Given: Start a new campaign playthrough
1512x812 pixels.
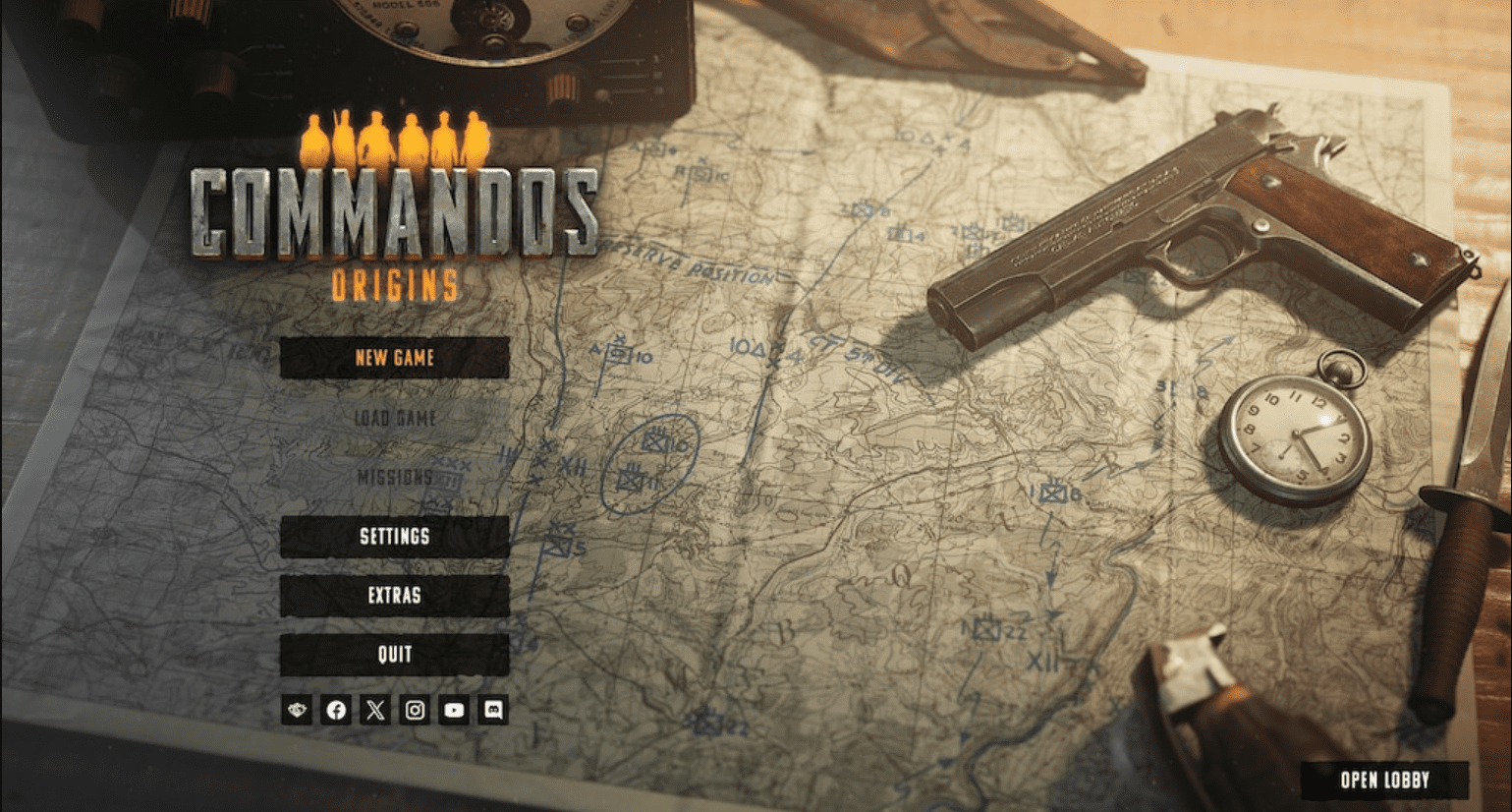Looking at the screenshot, I should point(394,359).
